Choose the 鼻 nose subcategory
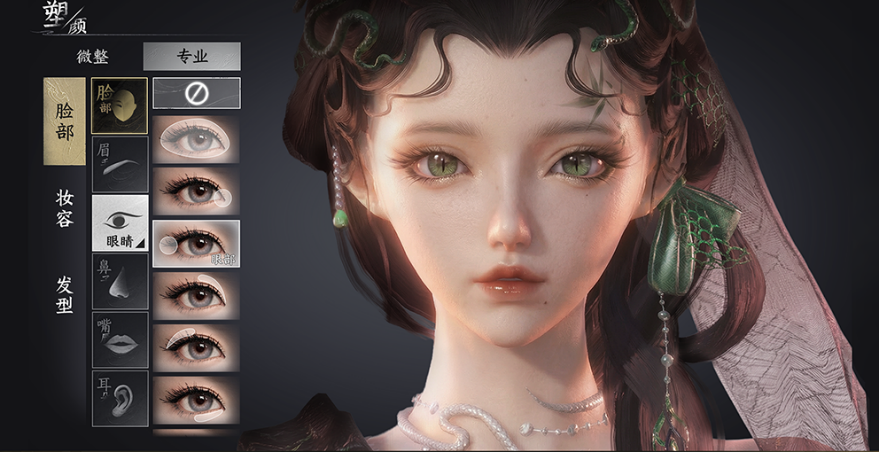880x452 pixels. [x=120, y=281]
